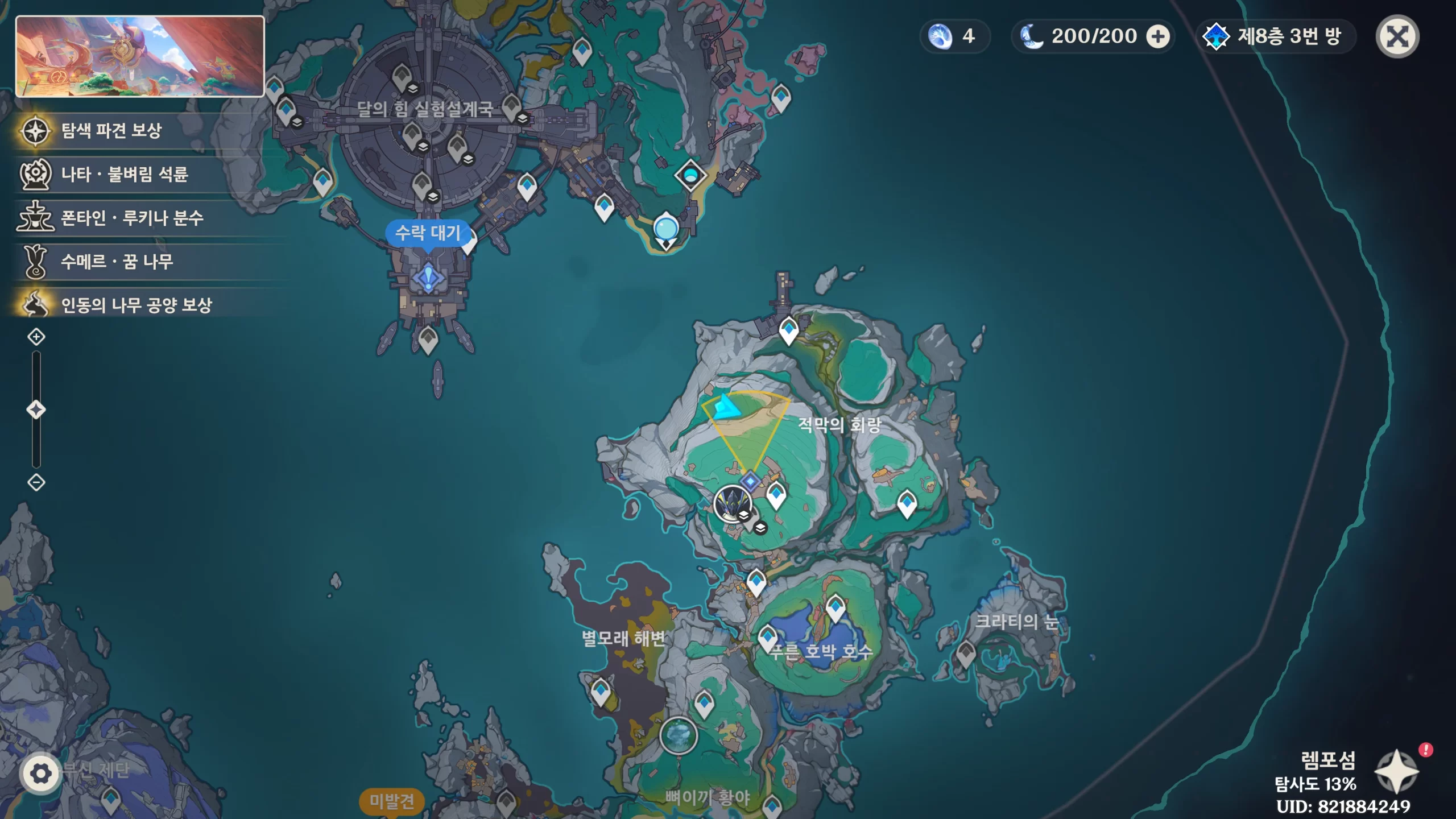Select the boss portrait map marker

(x=732, y=504)
